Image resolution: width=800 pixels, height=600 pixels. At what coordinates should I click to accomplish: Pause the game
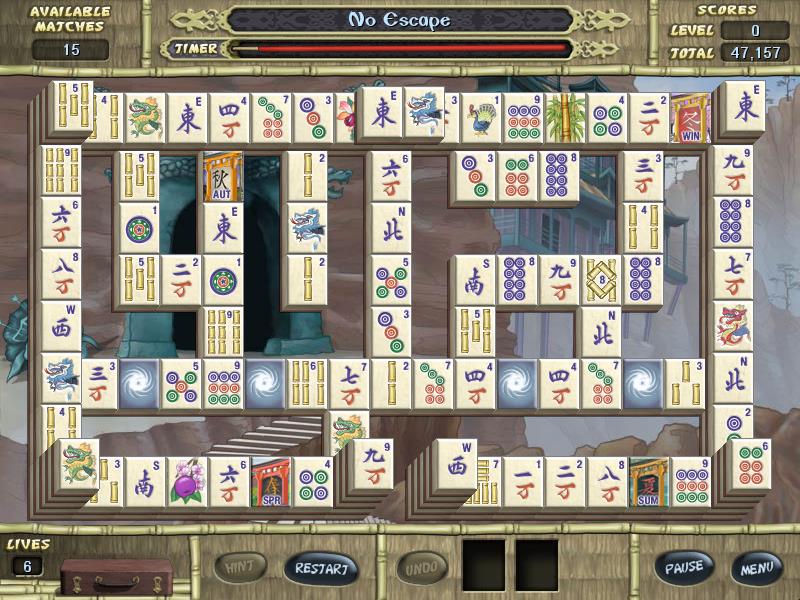pyautogui.click(x=685, y=568)
